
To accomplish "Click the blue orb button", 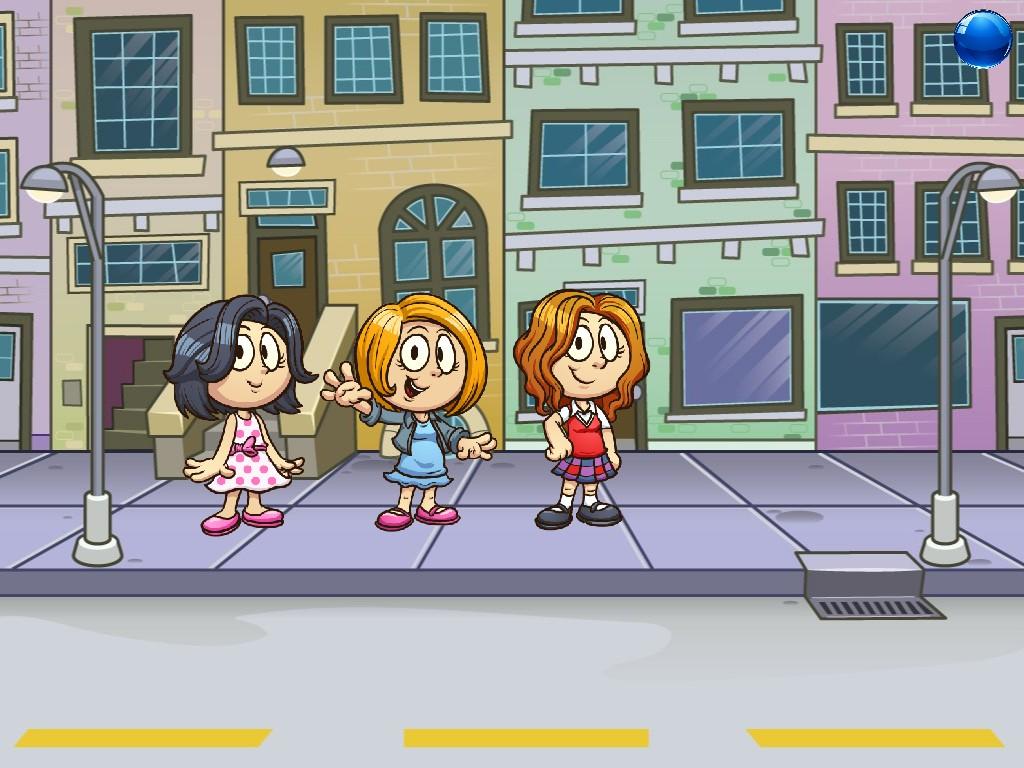I will coord(982,39).
